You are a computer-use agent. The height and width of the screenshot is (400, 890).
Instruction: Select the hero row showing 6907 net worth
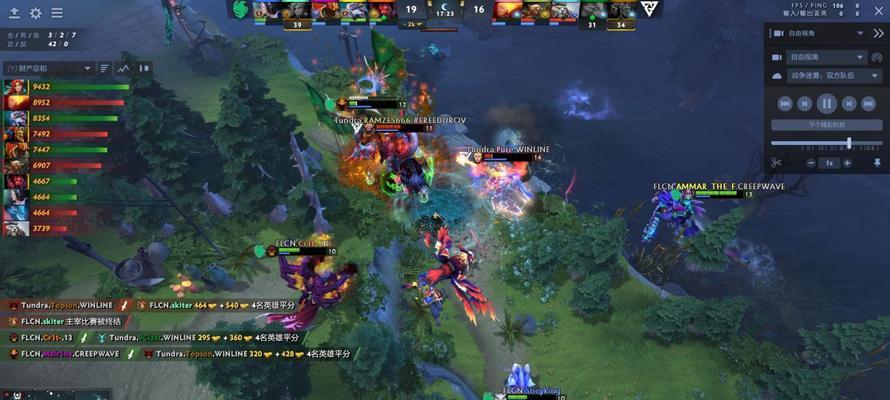tap(16, 165)
